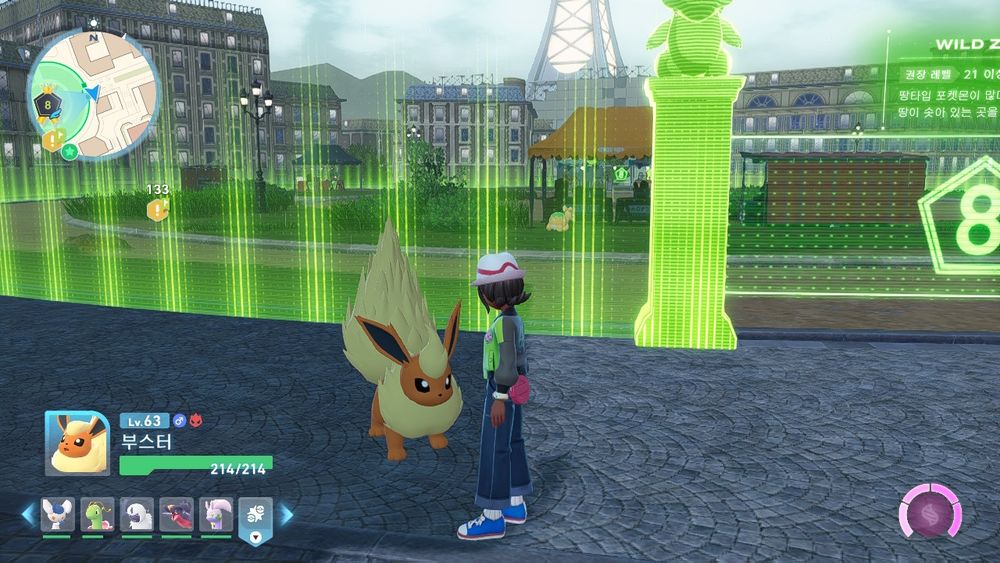Click the orange exclamation quest marker on minimap

(52, 141)
